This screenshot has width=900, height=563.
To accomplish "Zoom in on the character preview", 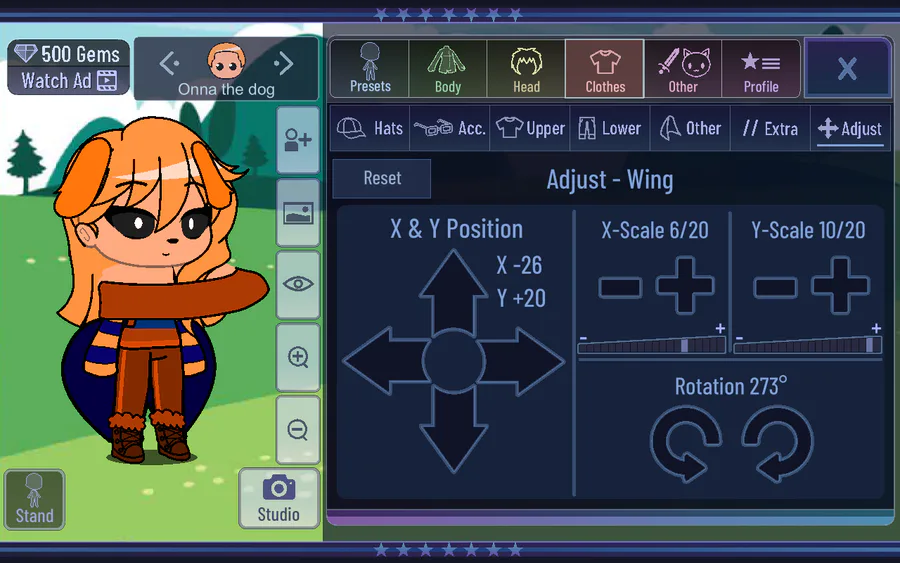I will point(298,357).
